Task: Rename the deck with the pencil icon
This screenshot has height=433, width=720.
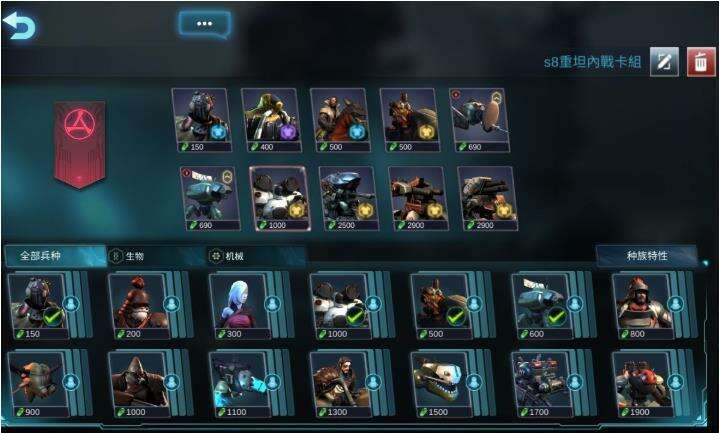Action: 664,62
